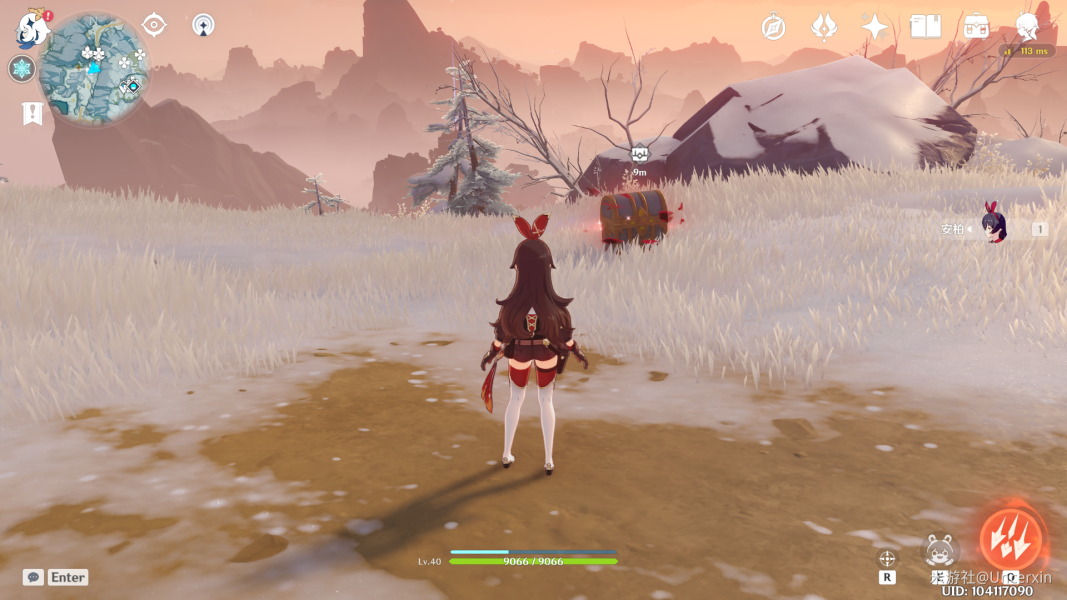Open the compass adventure icon

pyautogui.click(x=773, y=27)
